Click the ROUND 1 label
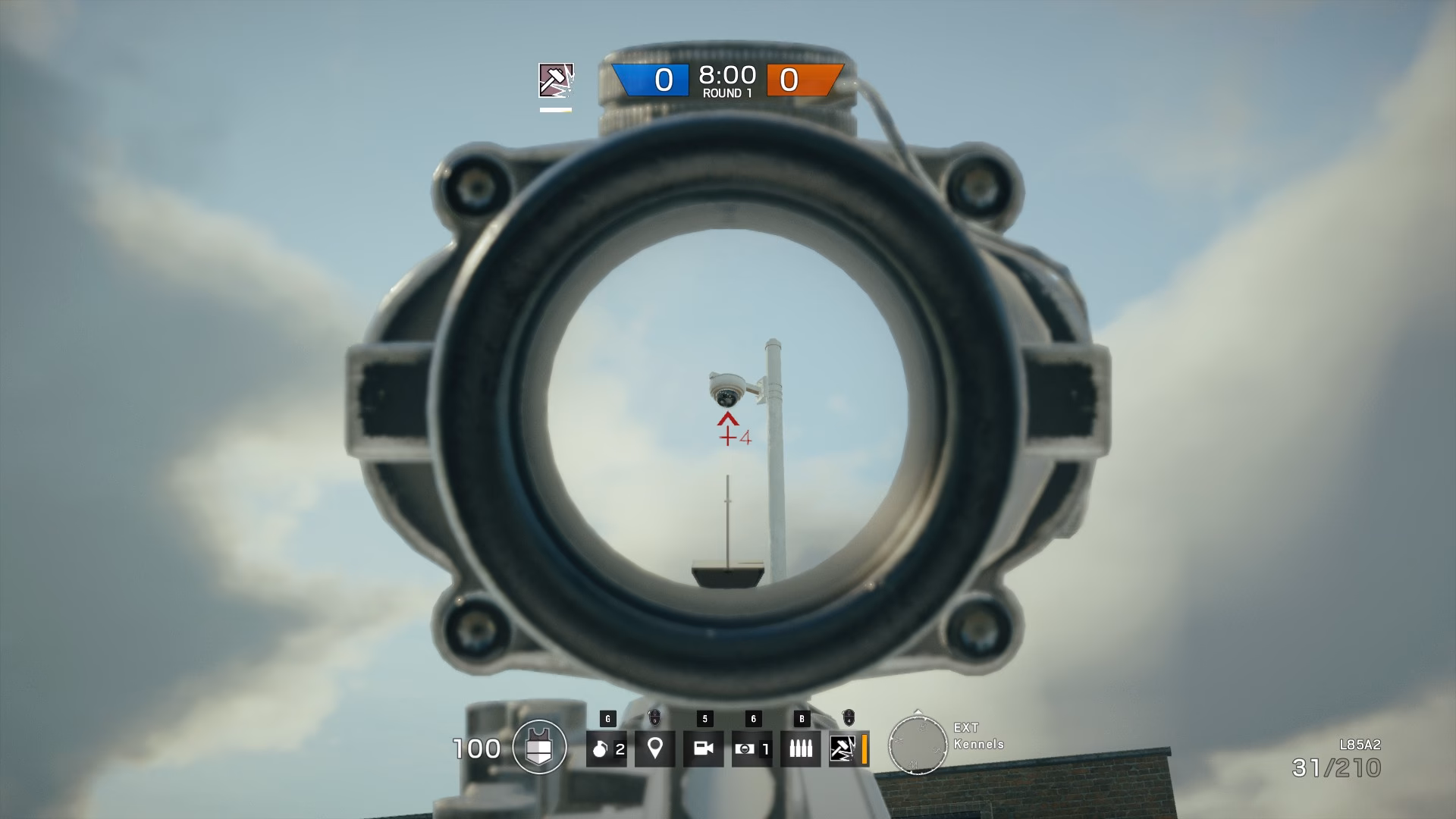 [x=727, y=94]
